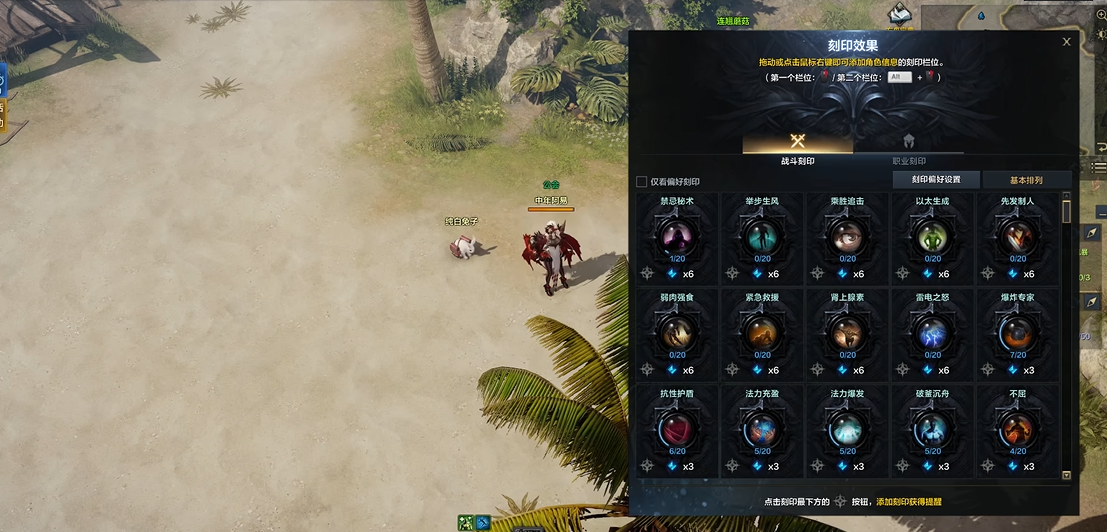Select the 法力充盈 engraving icon
1107x532 pixels.
(x=762, y=429)
